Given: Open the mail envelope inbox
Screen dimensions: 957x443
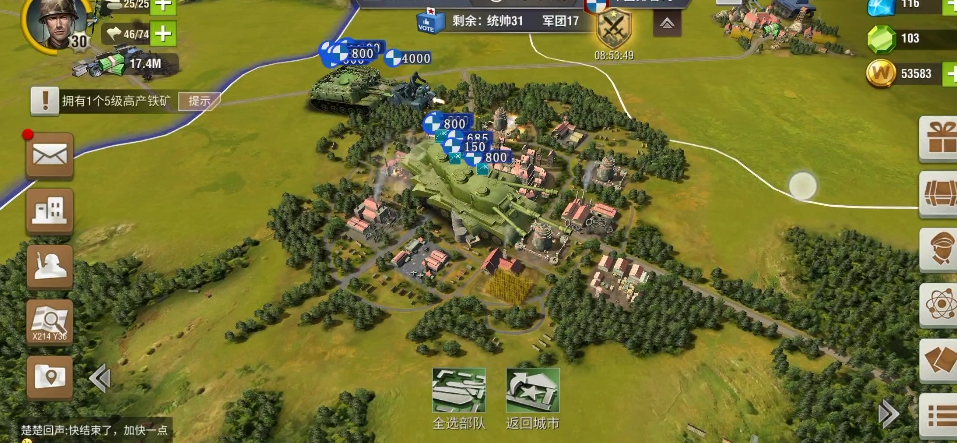Looking at the screenshot, I should point(49,155).
